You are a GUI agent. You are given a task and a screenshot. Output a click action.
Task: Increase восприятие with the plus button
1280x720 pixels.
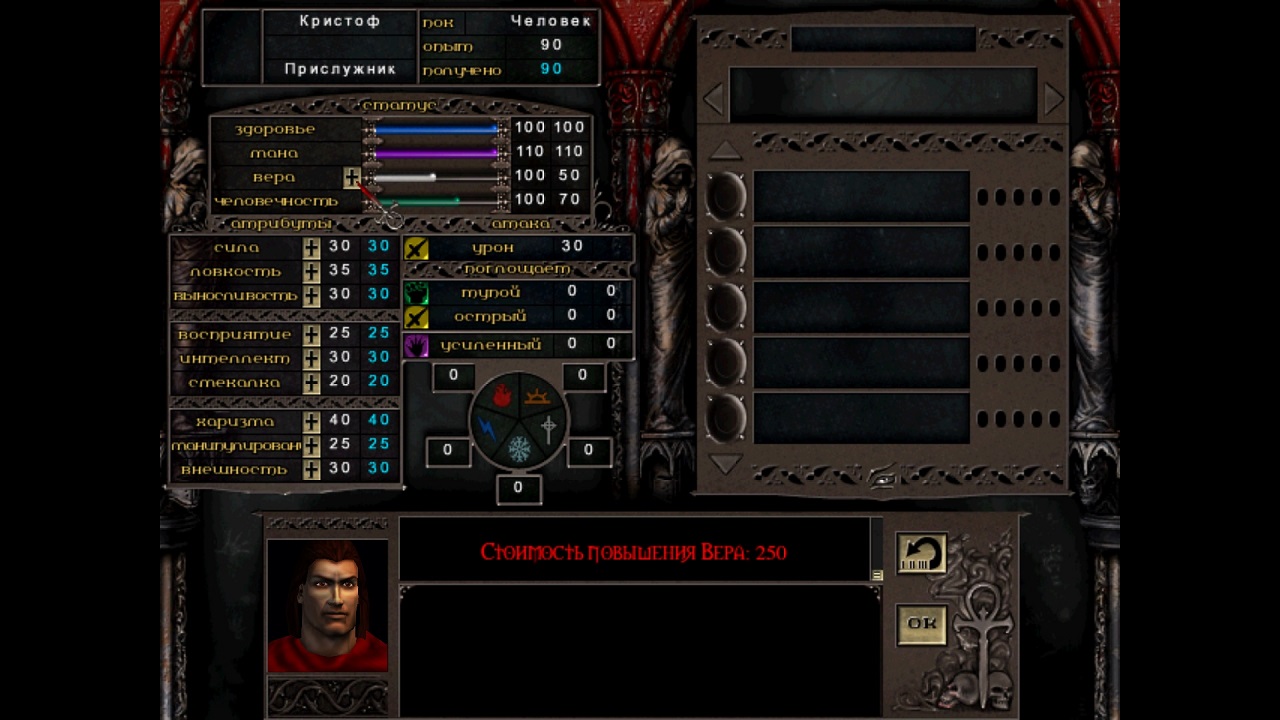click(312, 334)
